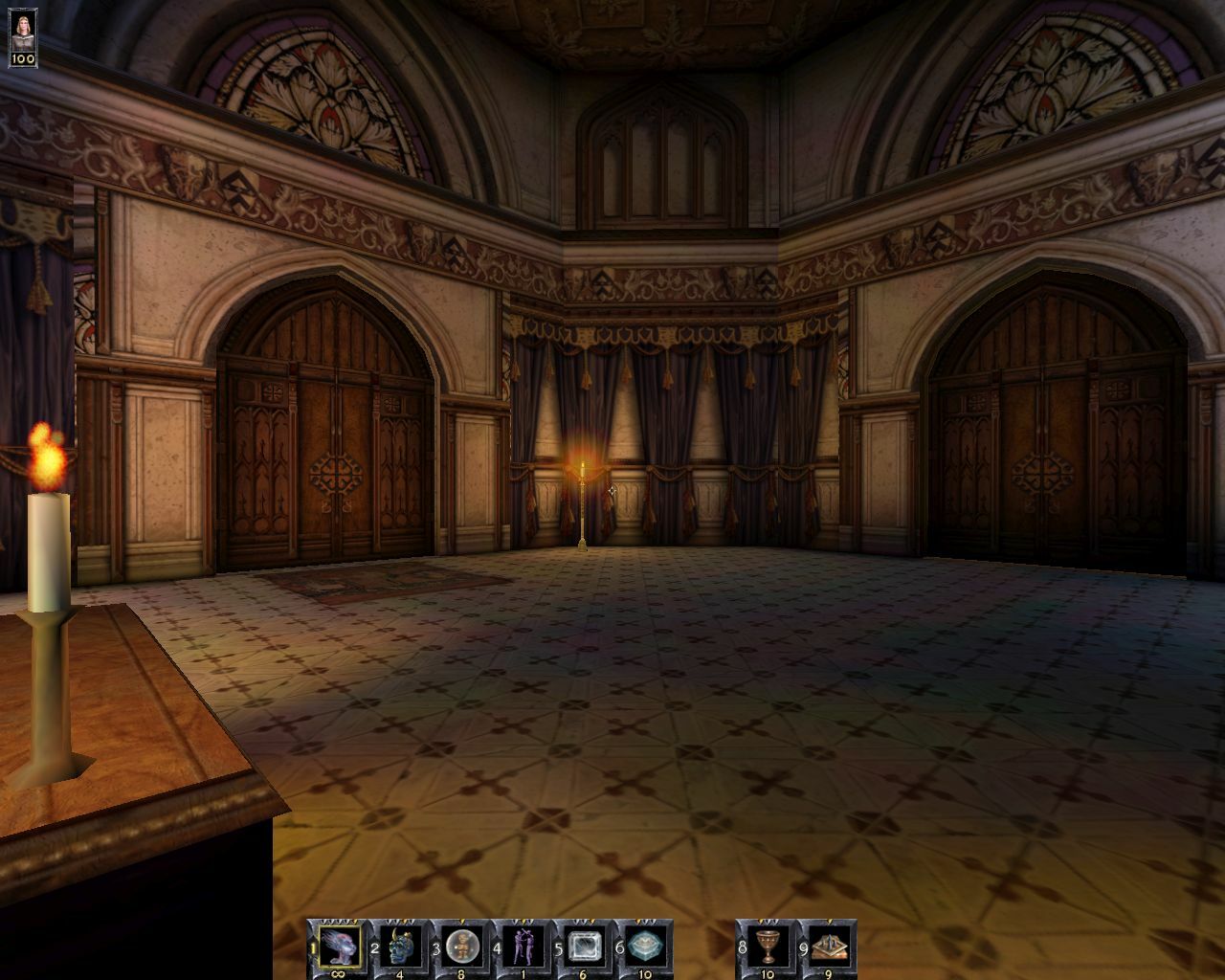This screenshot has height=980, width=1225.
Task: Click the lit candle on the desk
Action: pos(46,536)
